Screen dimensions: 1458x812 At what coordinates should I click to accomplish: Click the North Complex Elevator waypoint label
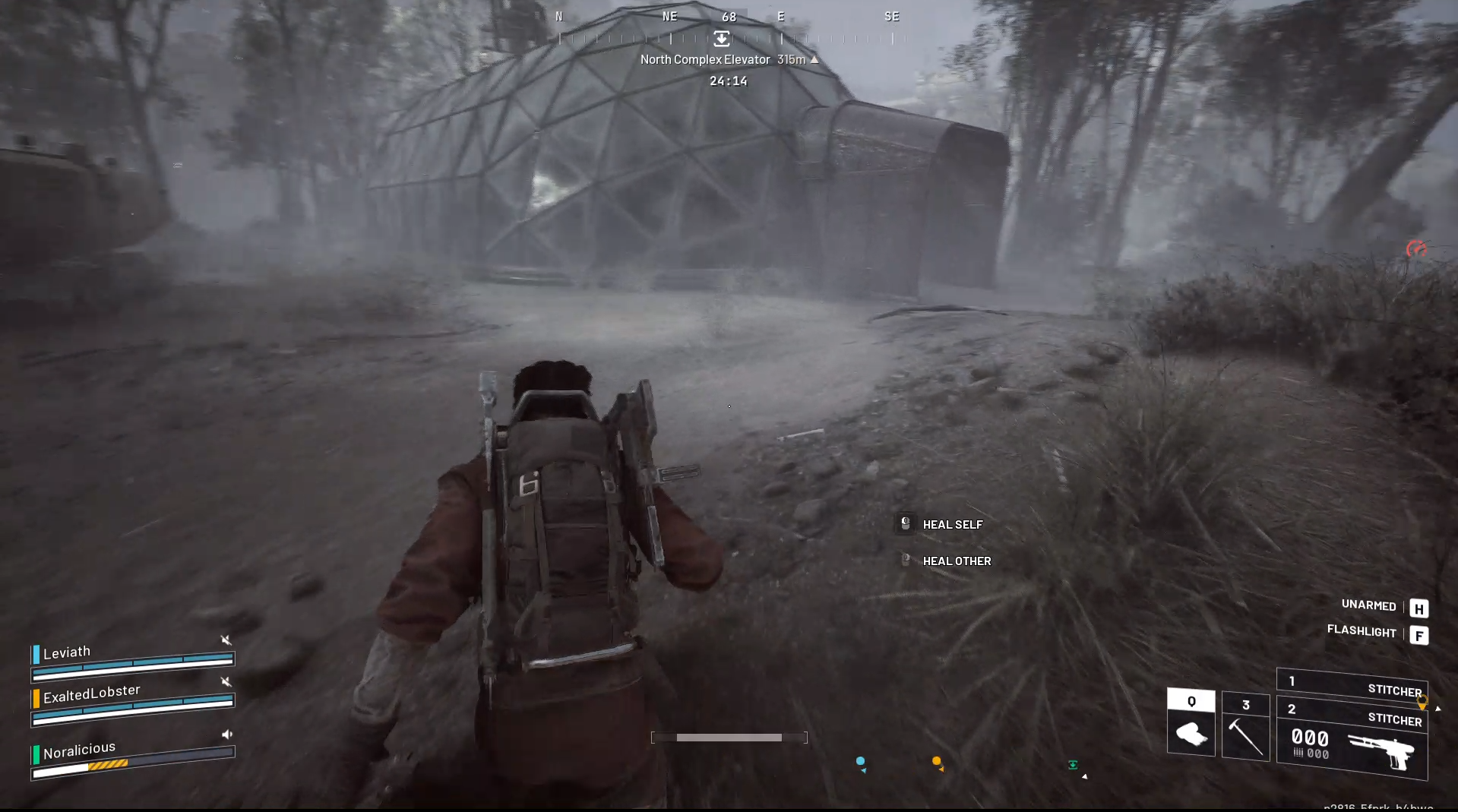pos(705,58)
